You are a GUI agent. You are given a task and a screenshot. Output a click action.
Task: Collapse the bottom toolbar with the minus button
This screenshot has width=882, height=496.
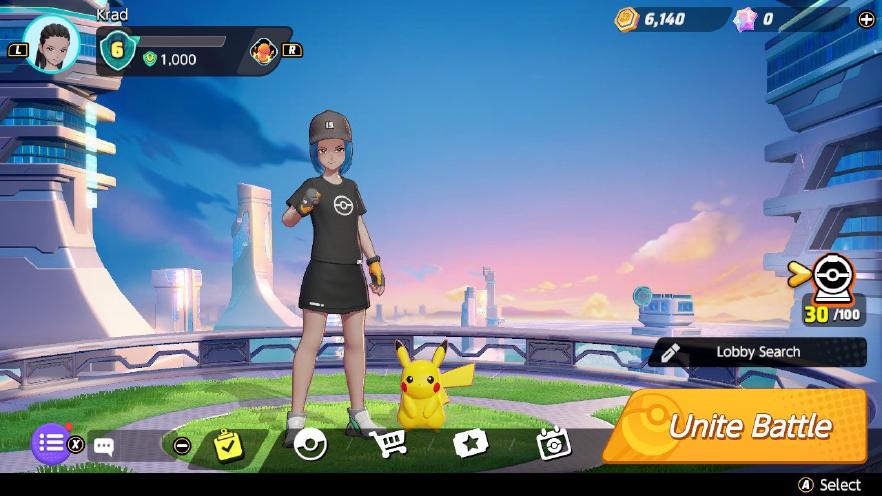181,446
